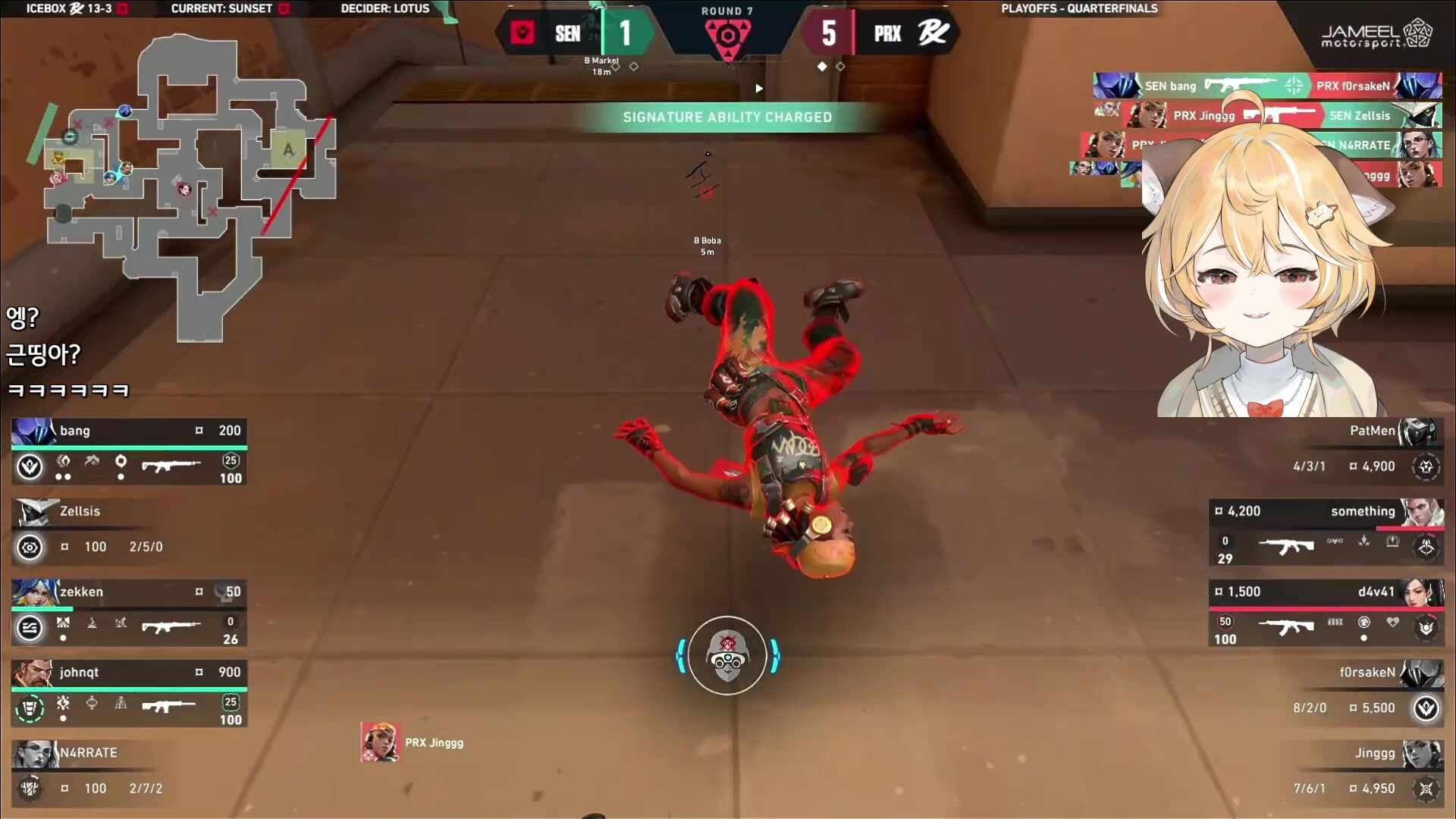
Task: Open the top kill feed entry
Action: pyautogui.click(x=1266, y=86)
